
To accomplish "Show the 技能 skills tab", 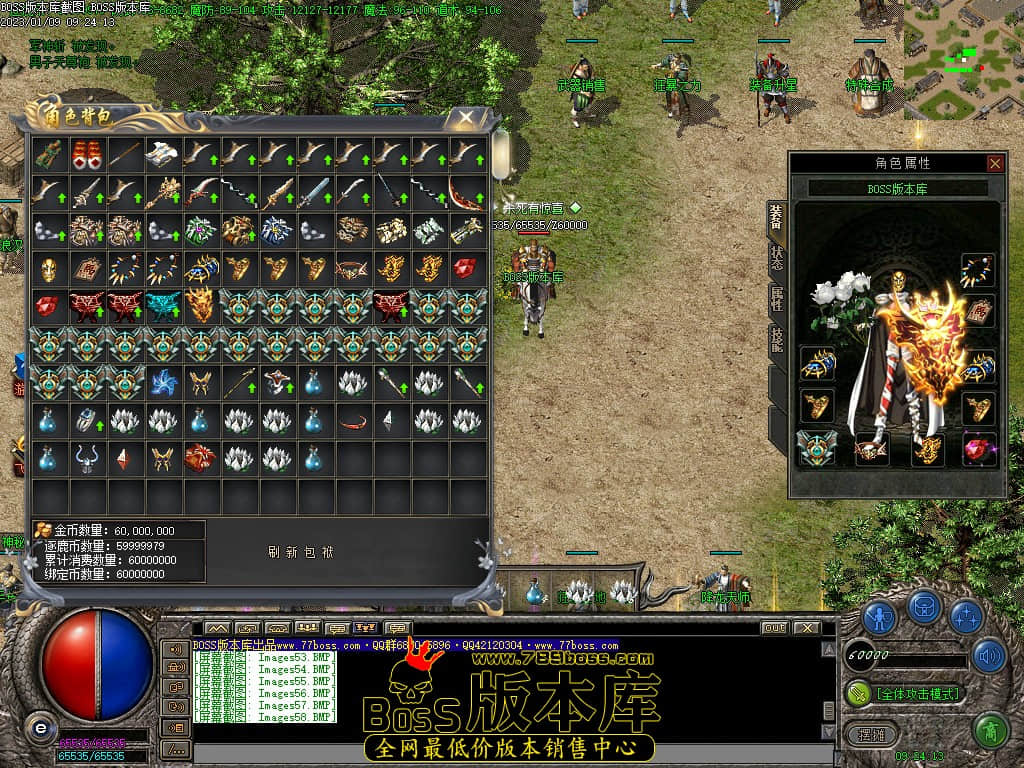I will 777,339.
